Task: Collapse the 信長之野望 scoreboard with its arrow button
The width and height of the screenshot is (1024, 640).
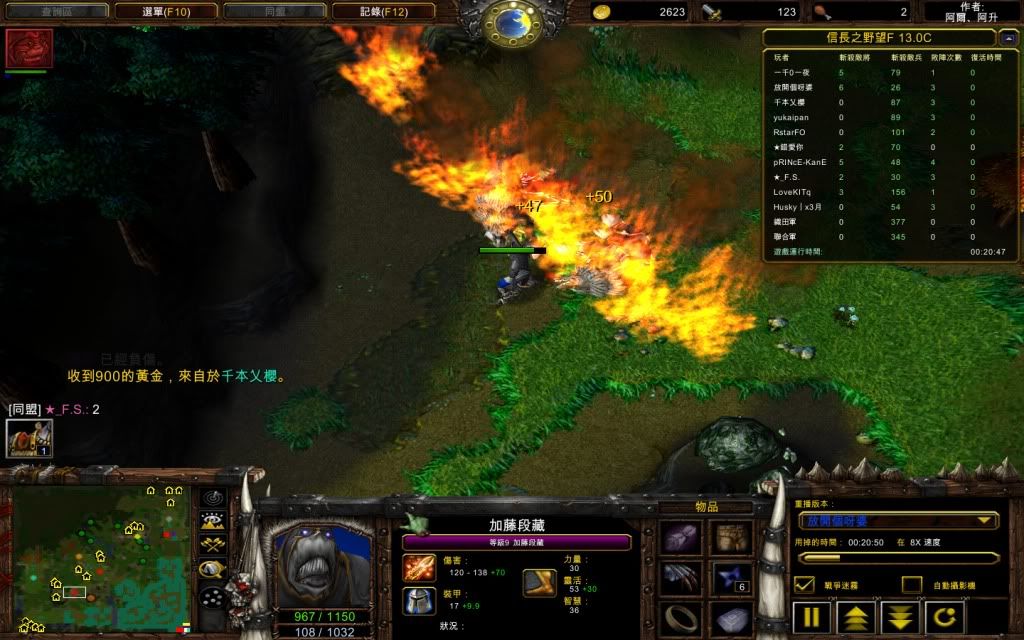Action: [1006, 38]
